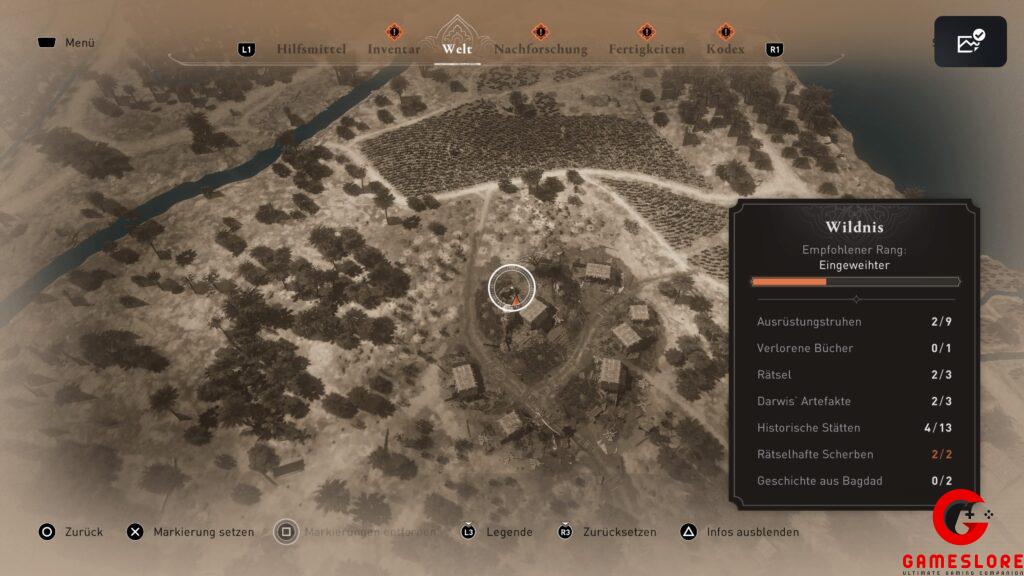Open the Kodex tab
This screenshot has width=1024, height=576.
pyautogui.click(x=725, y=49)
